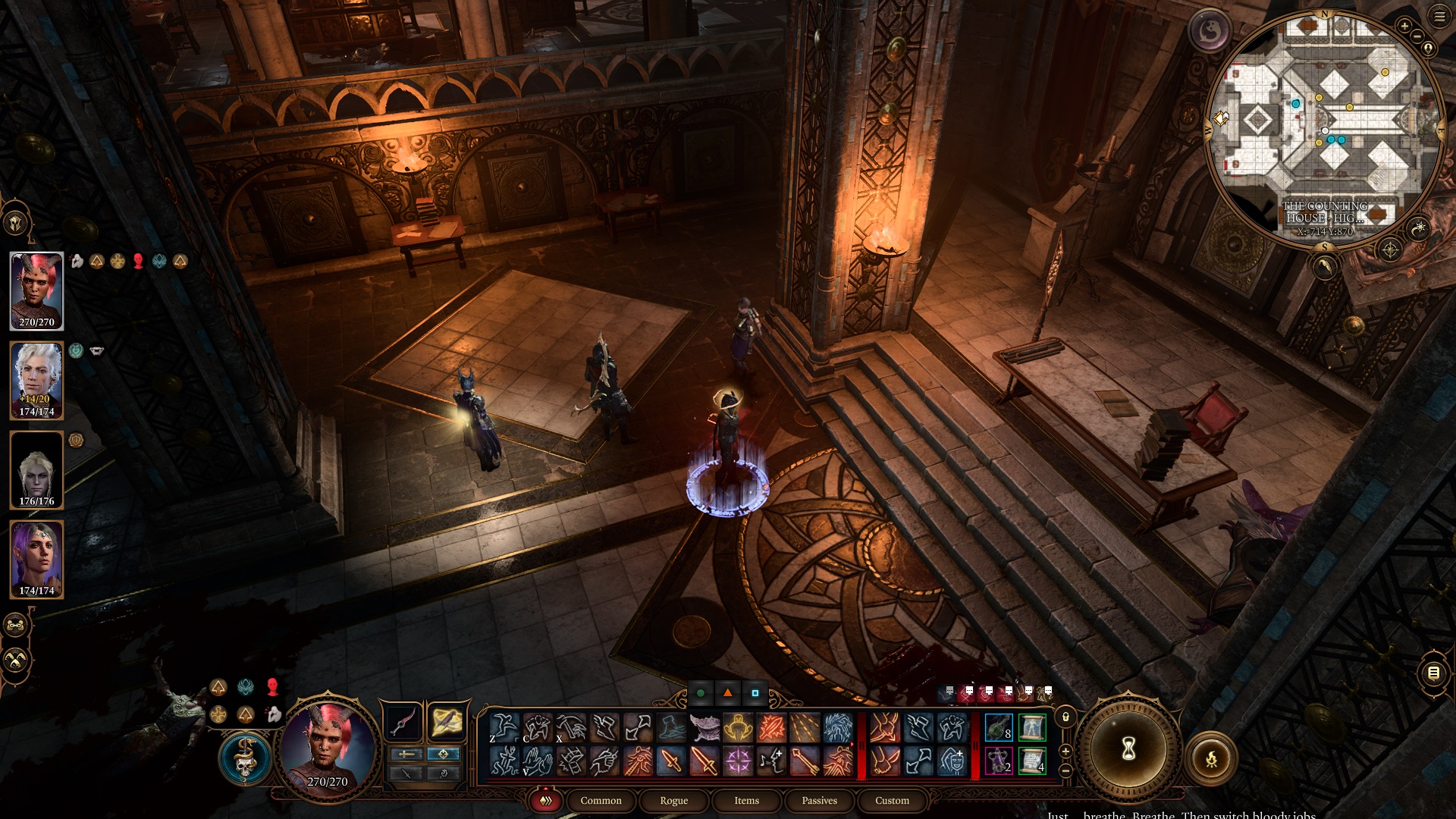Click the hourglass end turn button
The height and width of the screenshot is (819, 1456).
click(1128, 749)
